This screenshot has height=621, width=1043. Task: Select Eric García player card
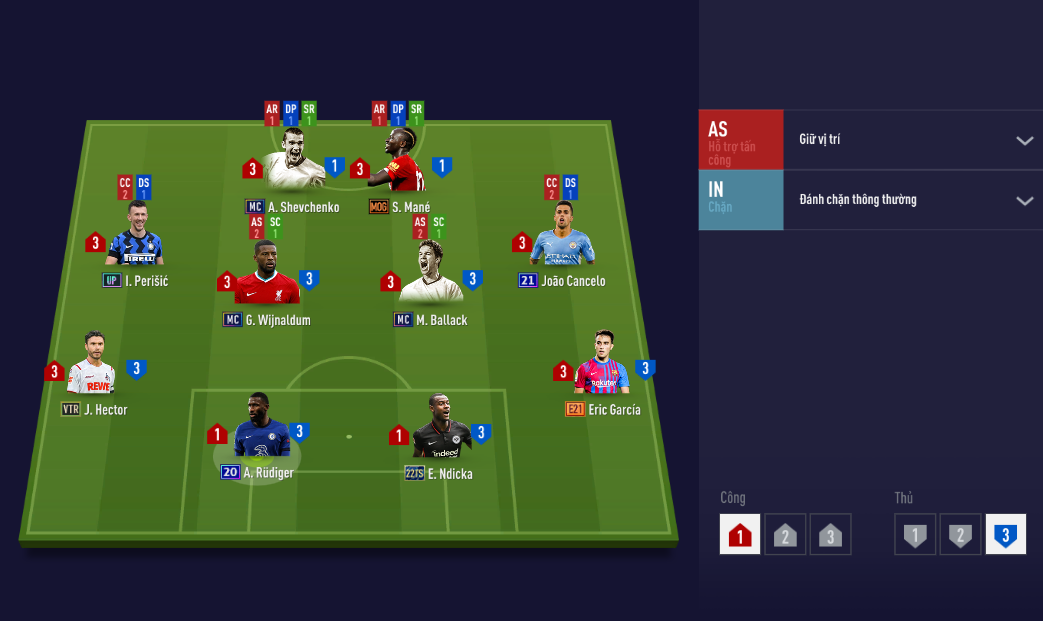coord(603,365)
